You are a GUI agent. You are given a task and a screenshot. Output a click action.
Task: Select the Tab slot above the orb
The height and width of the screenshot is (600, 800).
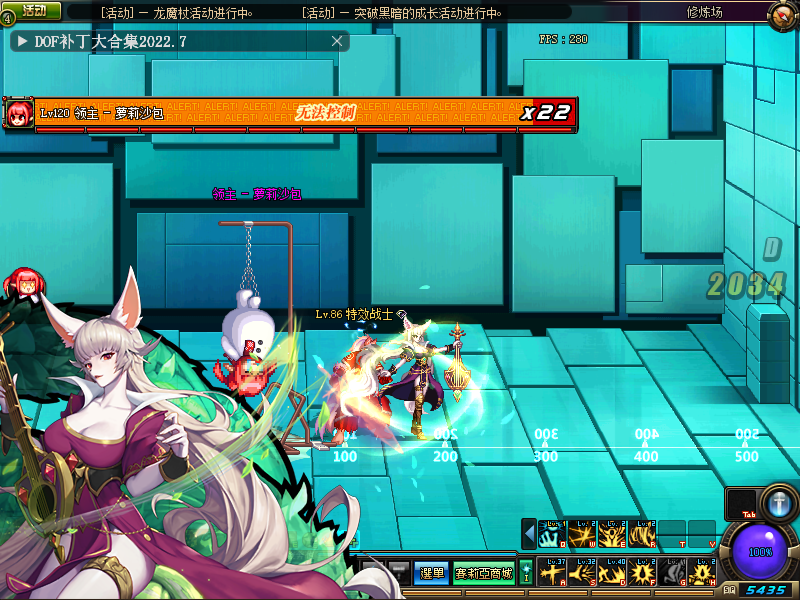pos(741,504)
